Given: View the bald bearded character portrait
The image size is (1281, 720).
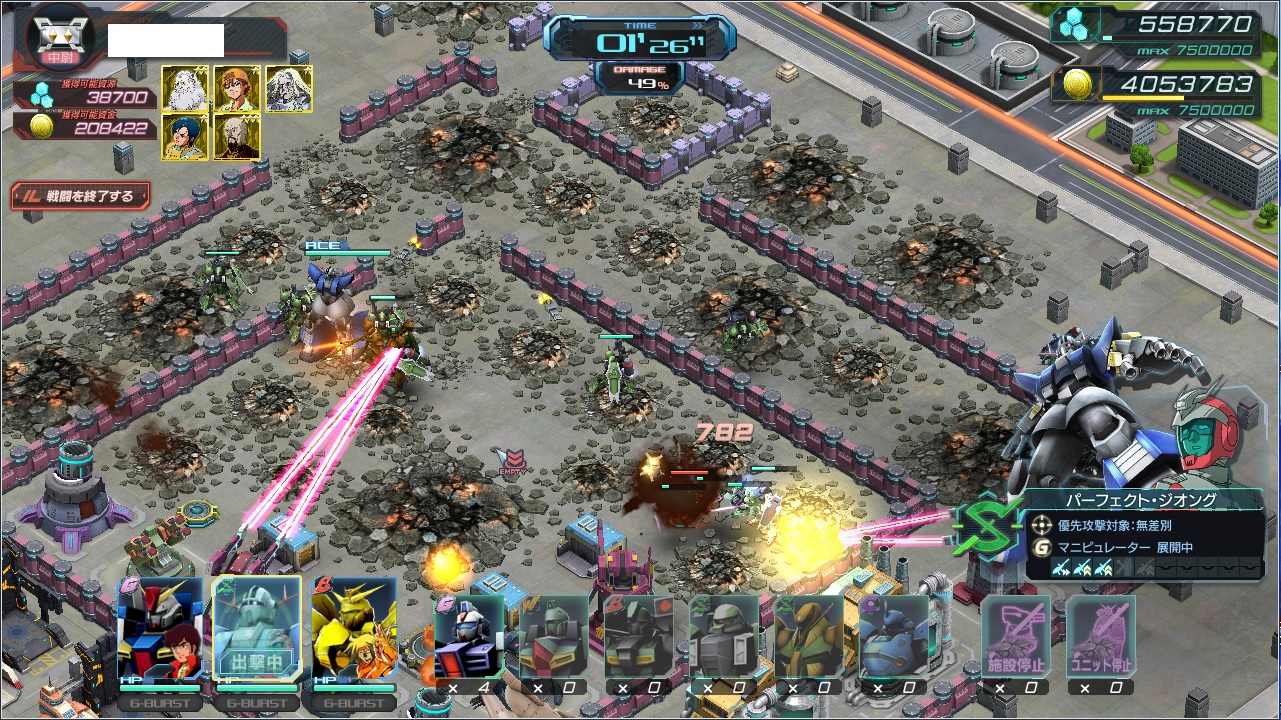Looking at the screenshot, I should click(x=237, y=137).
